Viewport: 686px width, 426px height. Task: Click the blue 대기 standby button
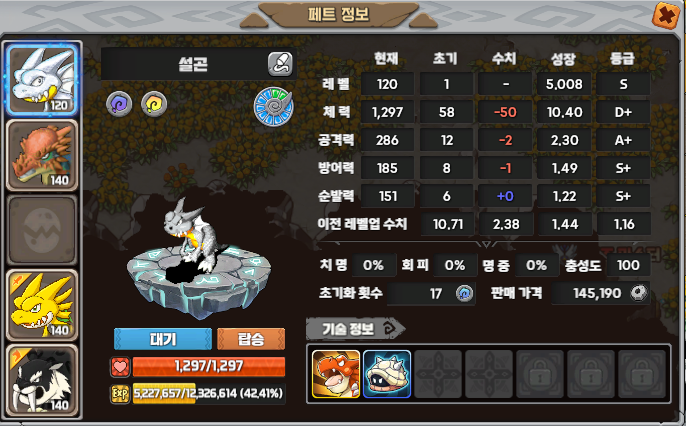[163, 338]
